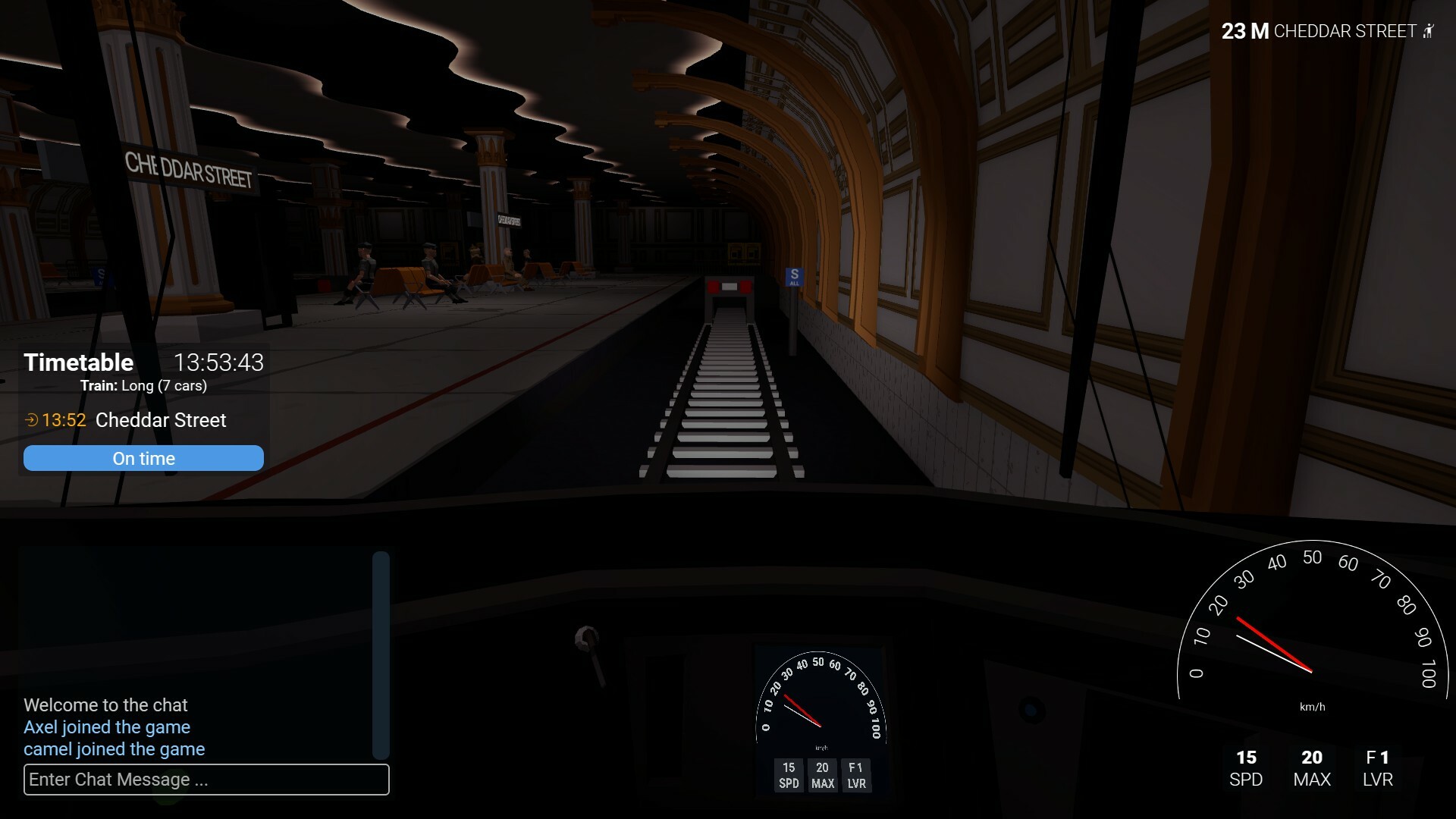The height and width of the screenshot is (819, 1456).
Task: Expand the Timetable panel header
Action: (x=79, y=362)
